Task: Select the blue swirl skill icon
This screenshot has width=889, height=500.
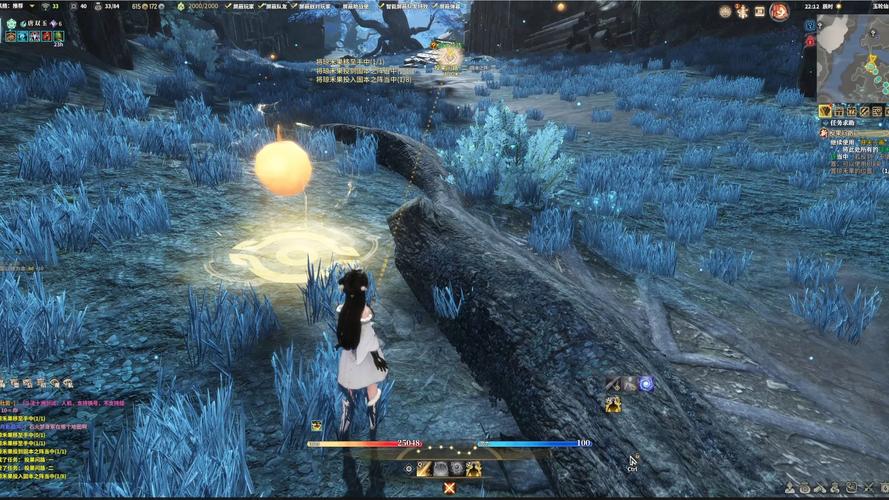Action: 646,383
